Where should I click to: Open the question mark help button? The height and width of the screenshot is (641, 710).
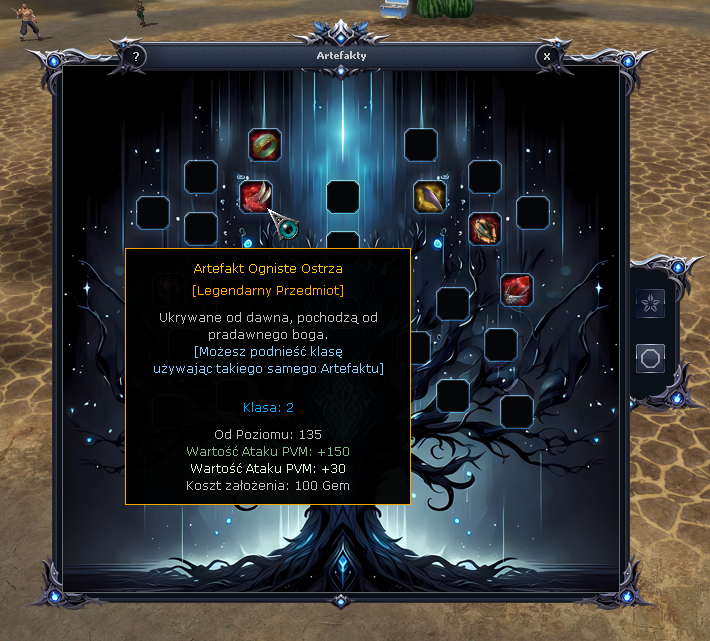coord(136,57)
